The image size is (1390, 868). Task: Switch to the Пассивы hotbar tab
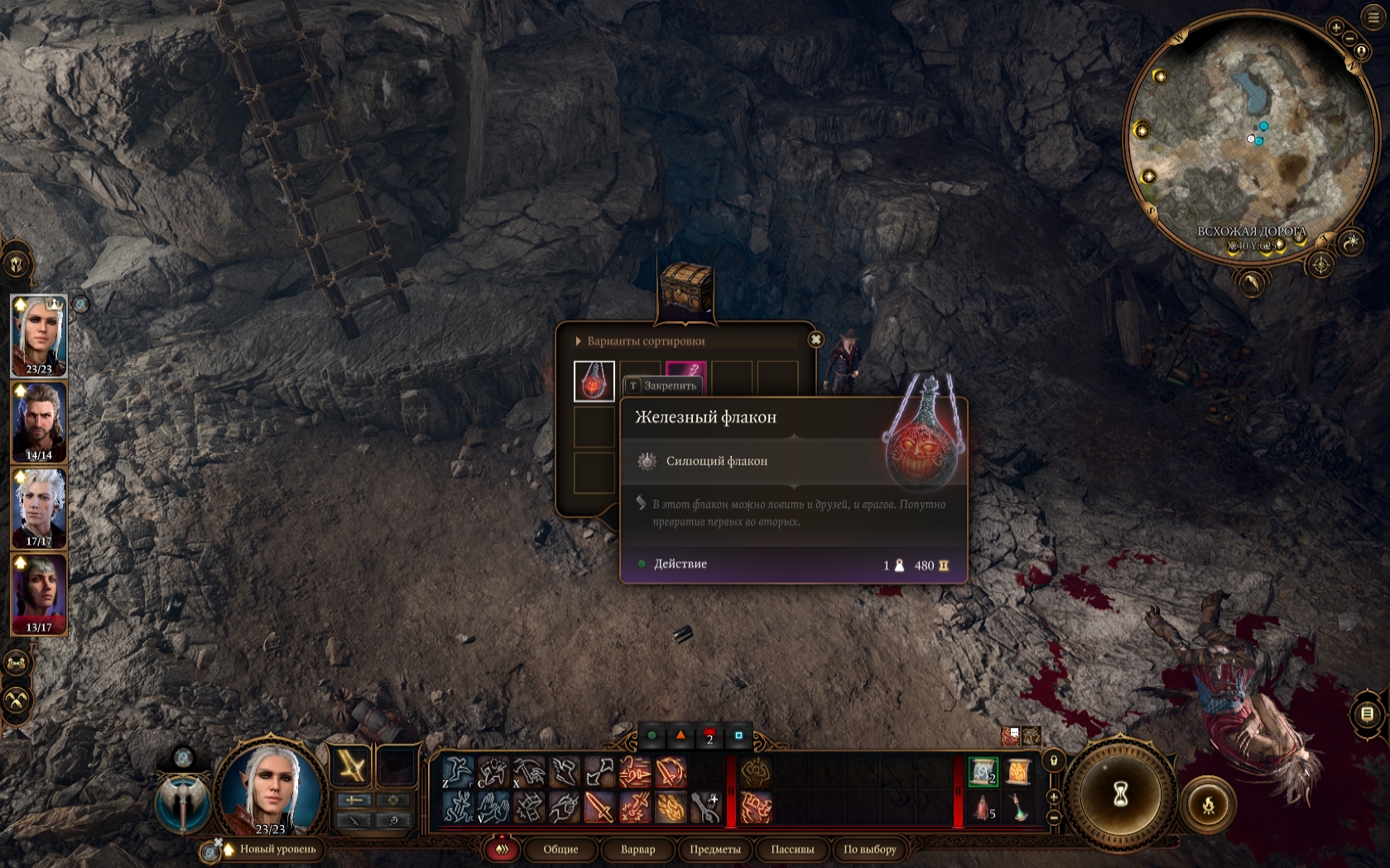[792, 849]
